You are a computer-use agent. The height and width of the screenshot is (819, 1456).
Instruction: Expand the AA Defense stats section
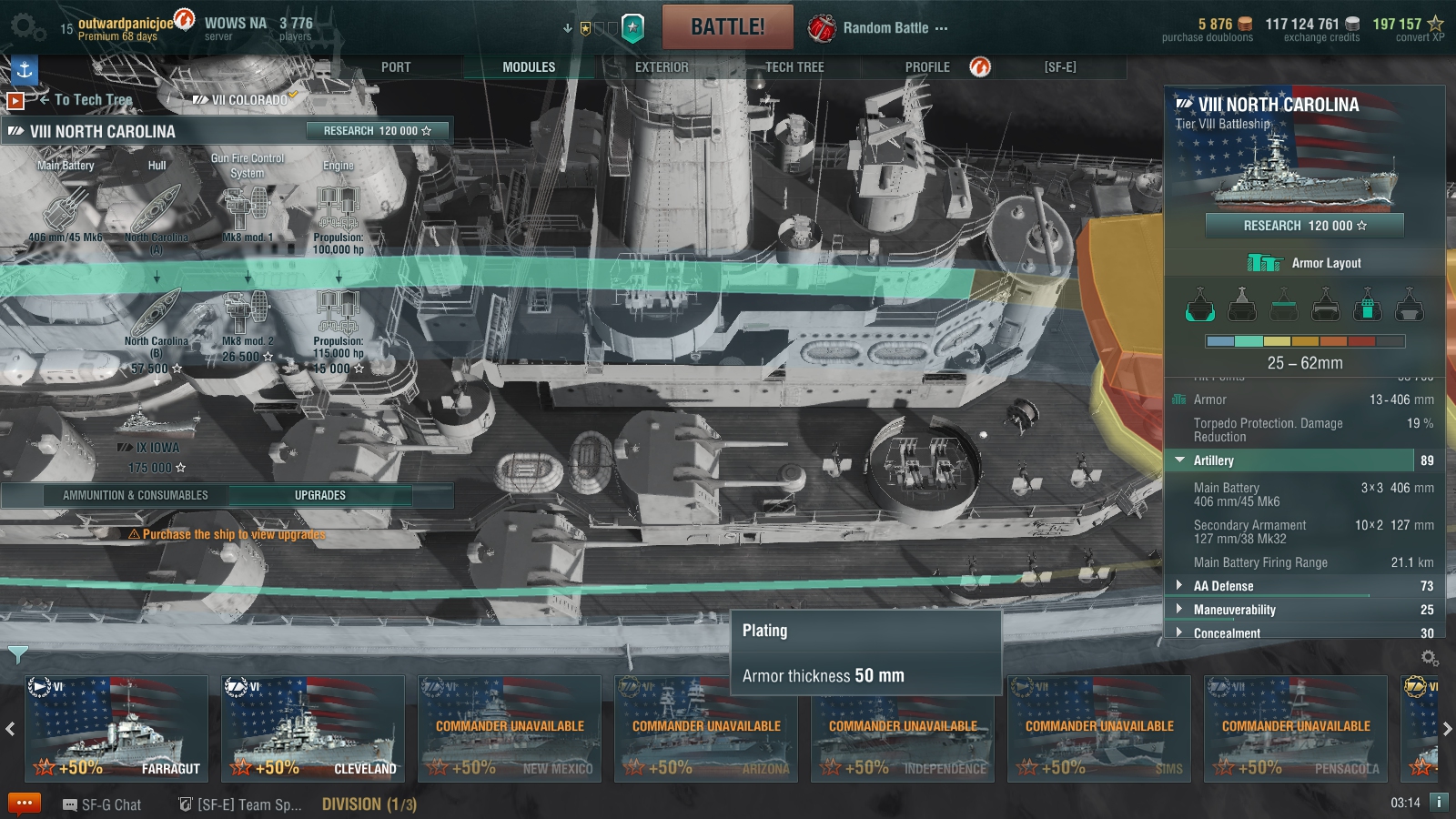(x=1223, y=586)
